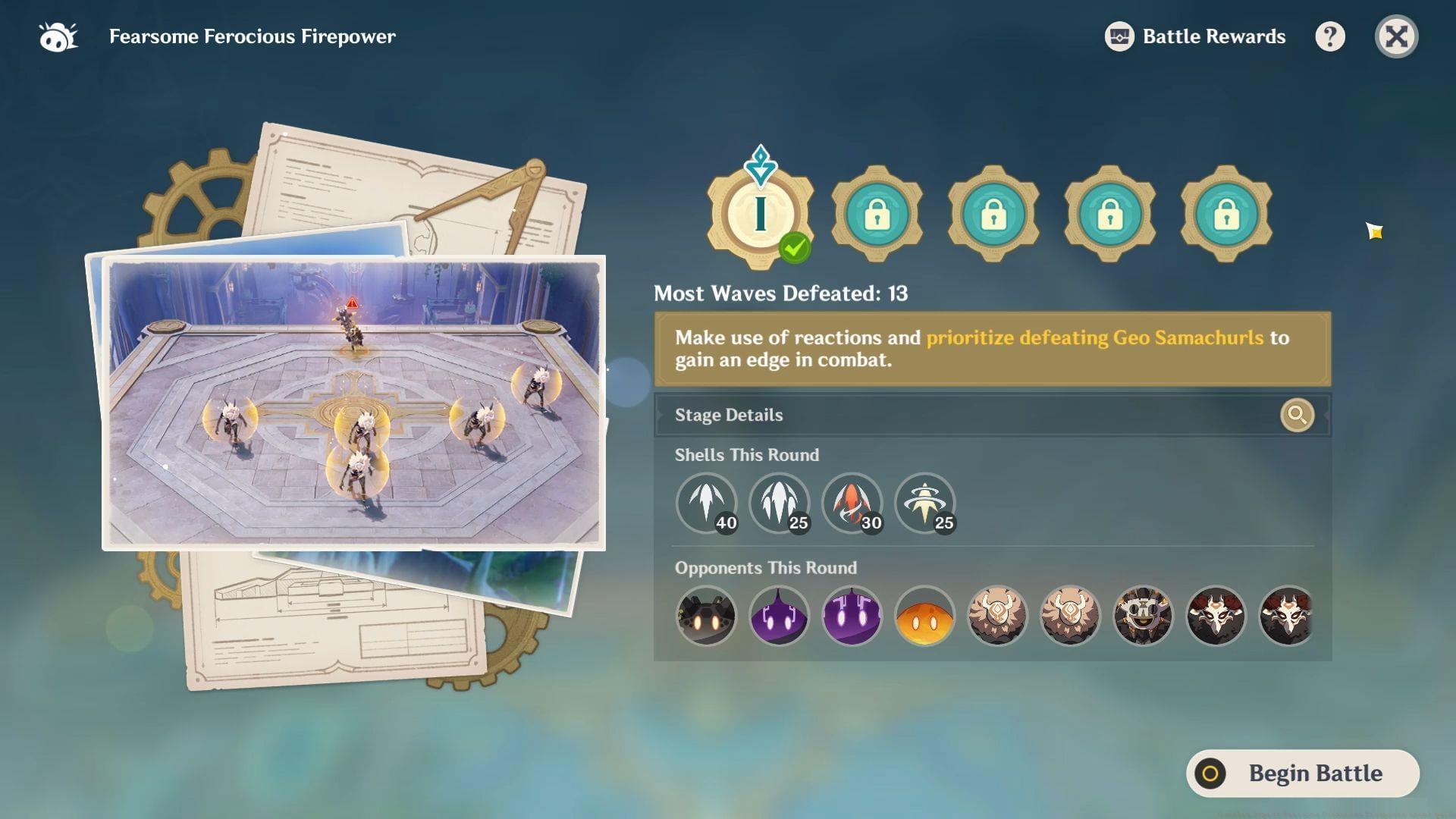Expand the Opponents This Round section

(765, 567)
